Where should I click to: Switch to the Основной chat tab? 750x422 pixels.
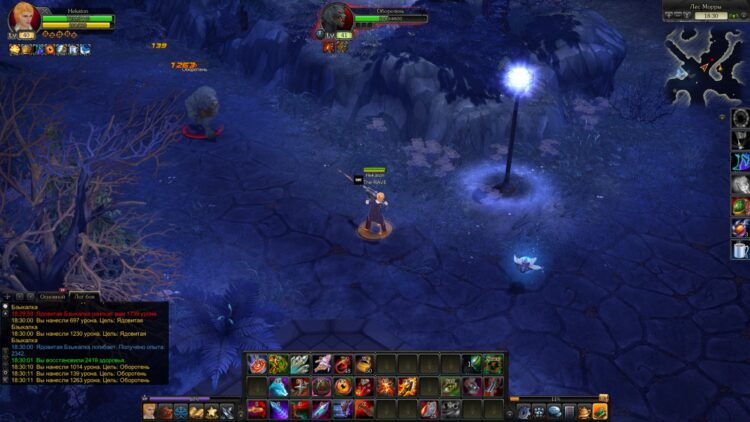click(52, 297)
